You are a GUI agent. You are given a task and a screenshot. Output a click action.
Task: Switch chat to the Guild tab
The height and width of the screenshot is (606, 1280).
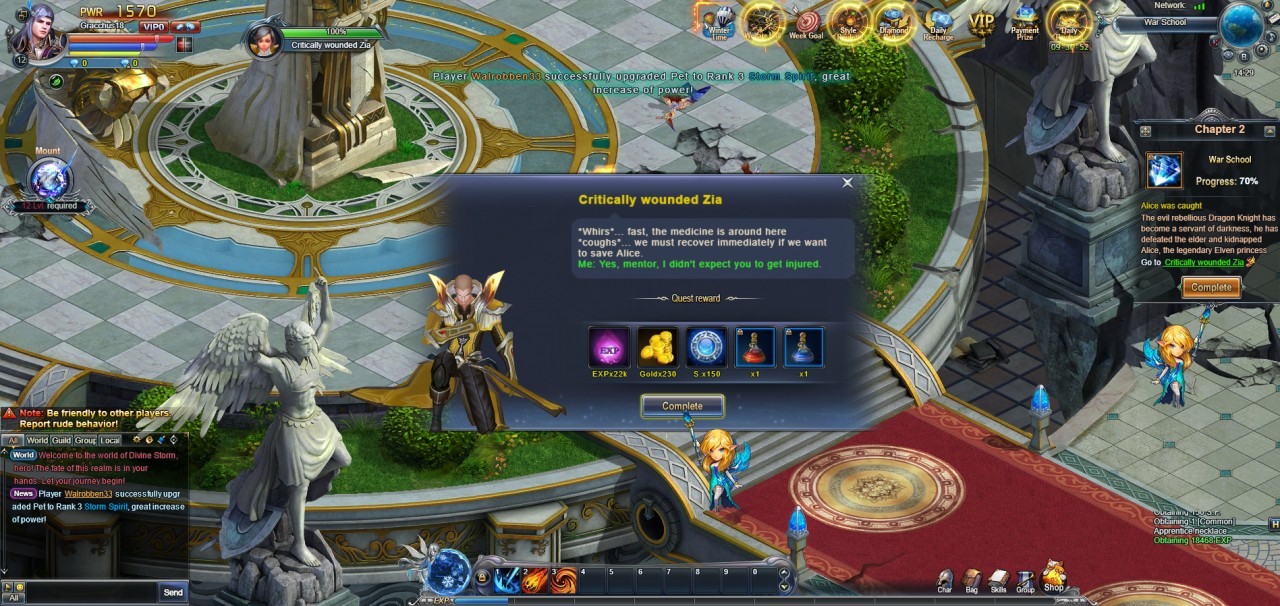[x=62, y=440]
